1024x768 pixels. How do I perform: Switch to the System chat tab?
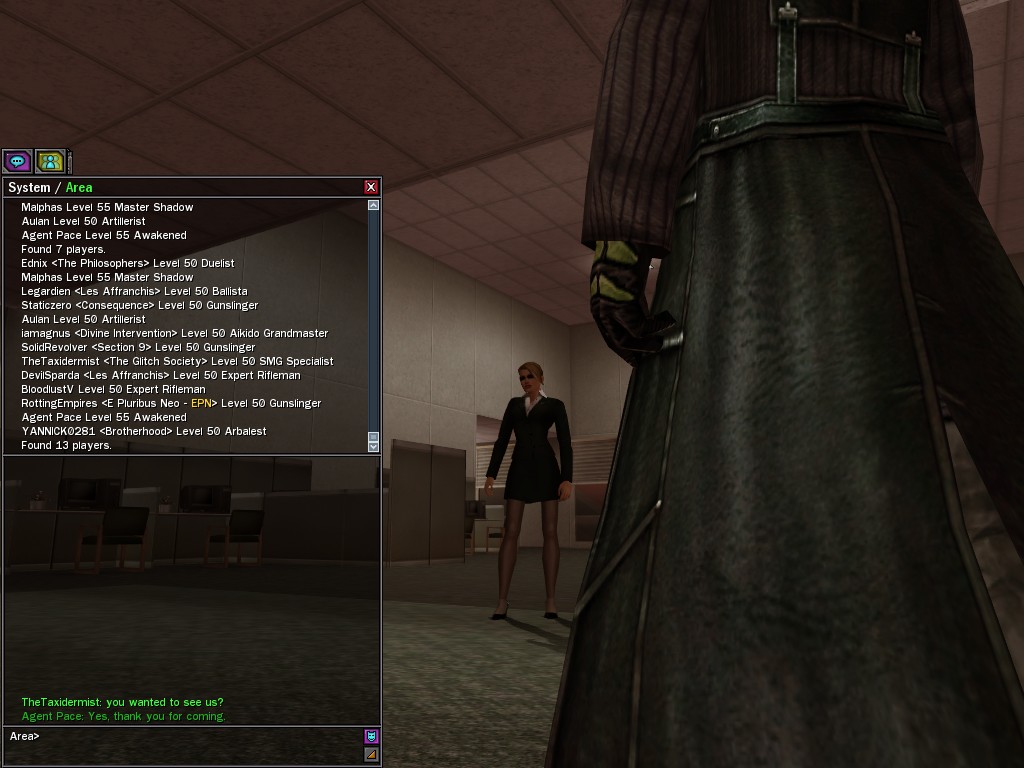(28, 188)
